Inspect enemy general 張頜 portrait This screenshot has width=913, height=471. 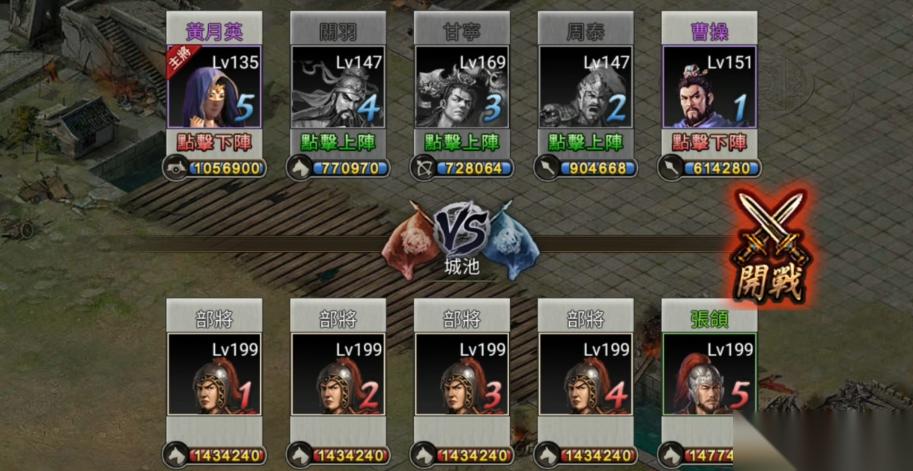[x=710, y=374]
